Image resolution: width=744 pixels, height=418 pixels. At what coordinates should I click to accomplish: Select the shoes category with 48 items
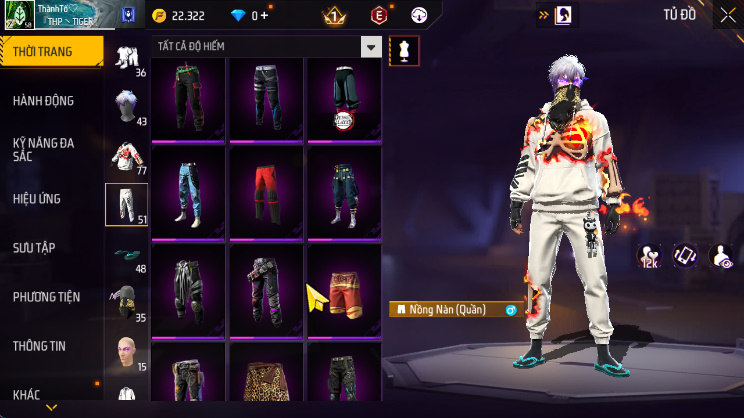[126, 253]
